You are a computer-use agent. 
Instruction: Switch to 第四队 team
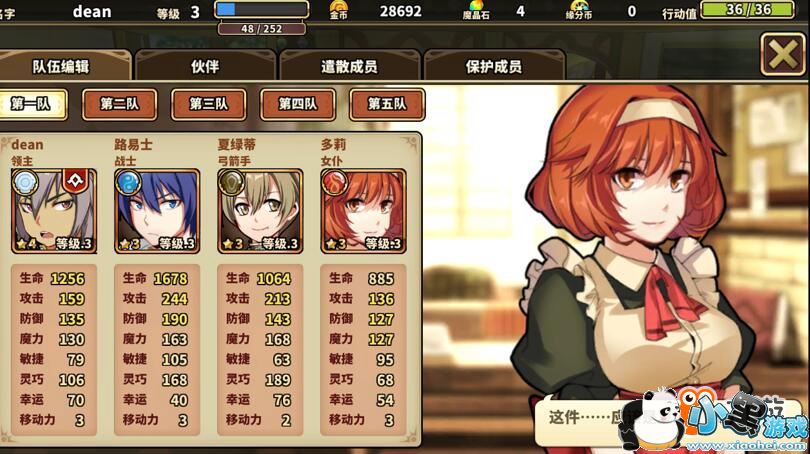click(x=298, y=104)
